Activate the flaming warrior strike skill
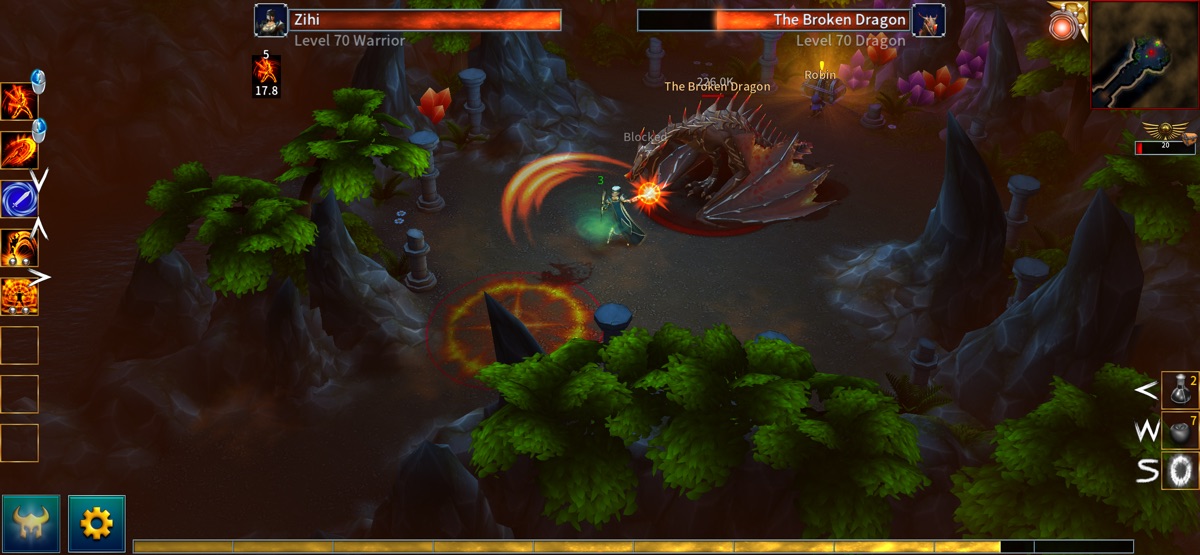Viewport: 1200px width, 555px height. tap(19, 101)
